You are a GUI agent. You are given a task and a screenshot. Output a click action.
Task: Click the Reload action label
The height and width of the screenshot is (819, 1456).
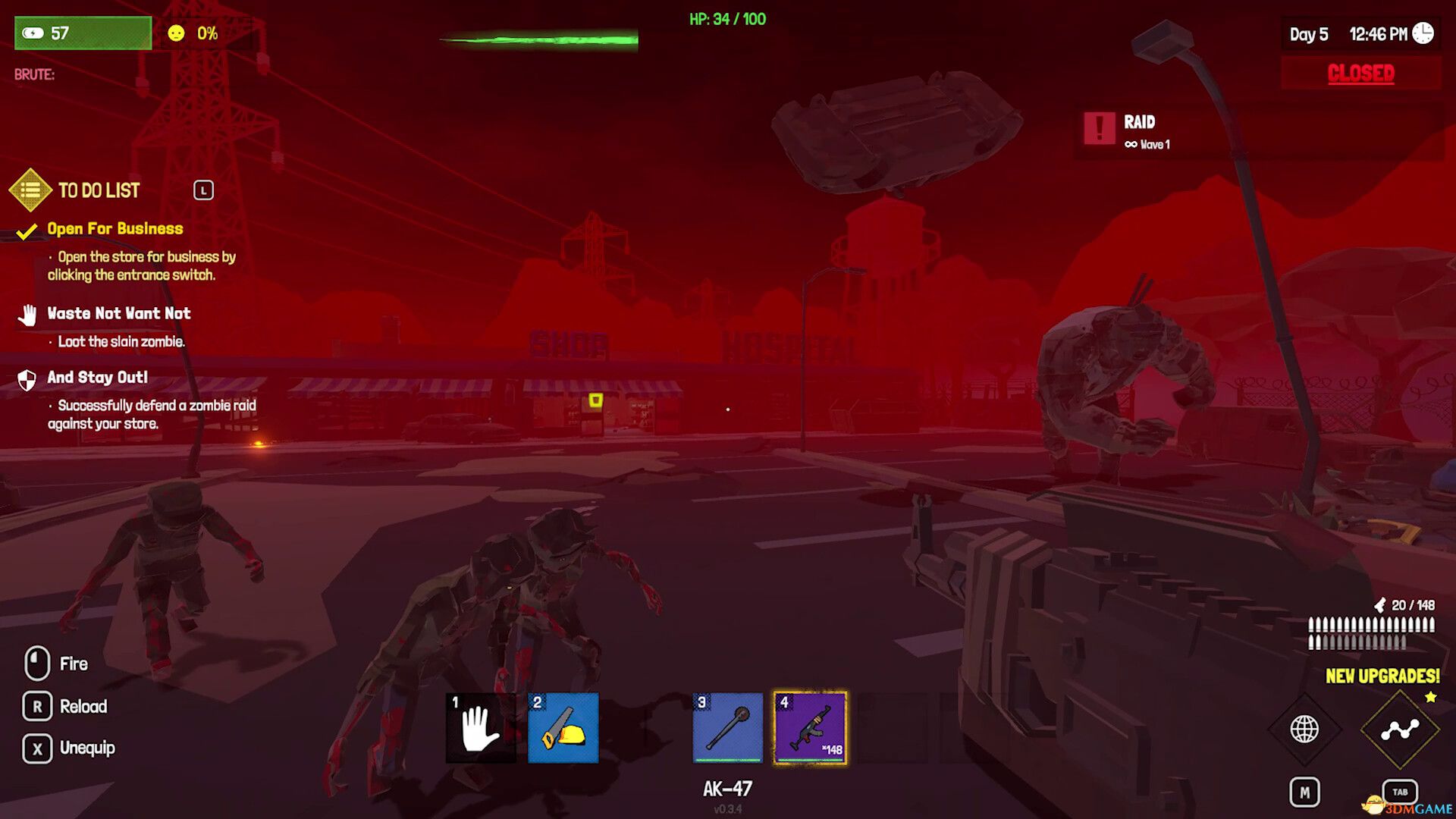[83, 706]
